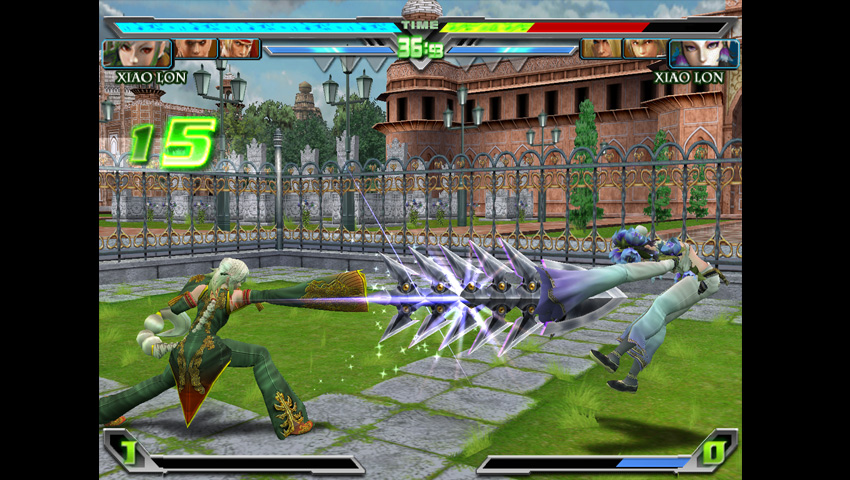
Task: Select the pale Xiao Lon portrait with blue flowers
Action: tap(702, 52)
